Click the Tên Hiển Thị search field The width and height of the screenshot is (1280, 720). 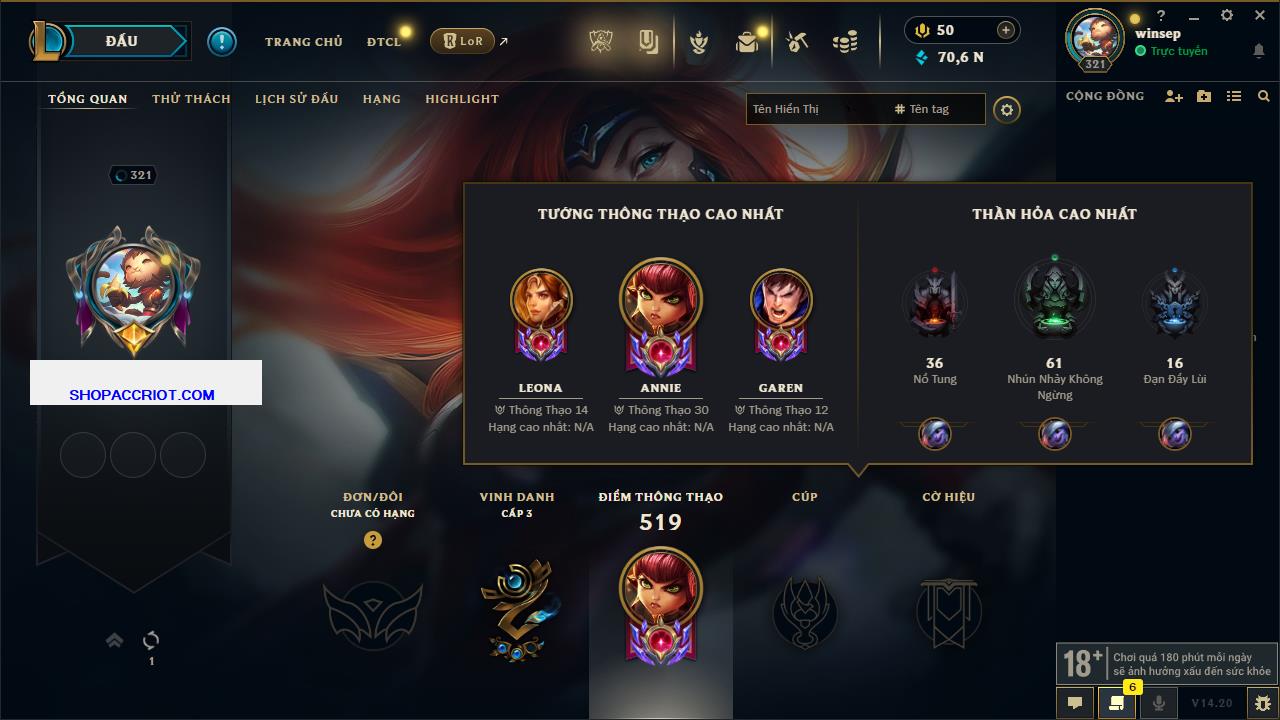click(810, 109)
